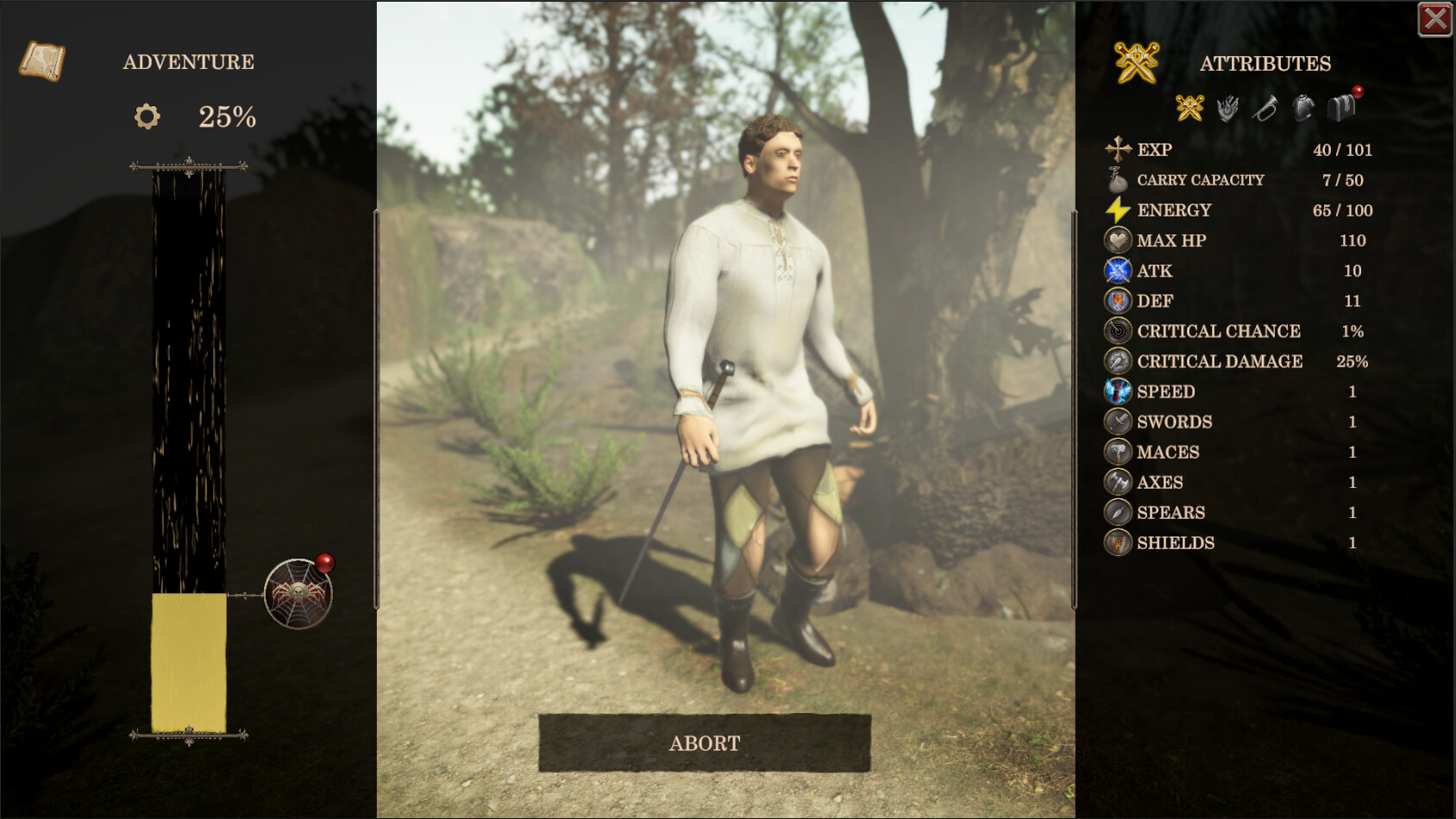The height and width of the screenshot is (819, 1456).
Task: Click the ADVENTURE panel title
Action: click(x=189, y=61)
